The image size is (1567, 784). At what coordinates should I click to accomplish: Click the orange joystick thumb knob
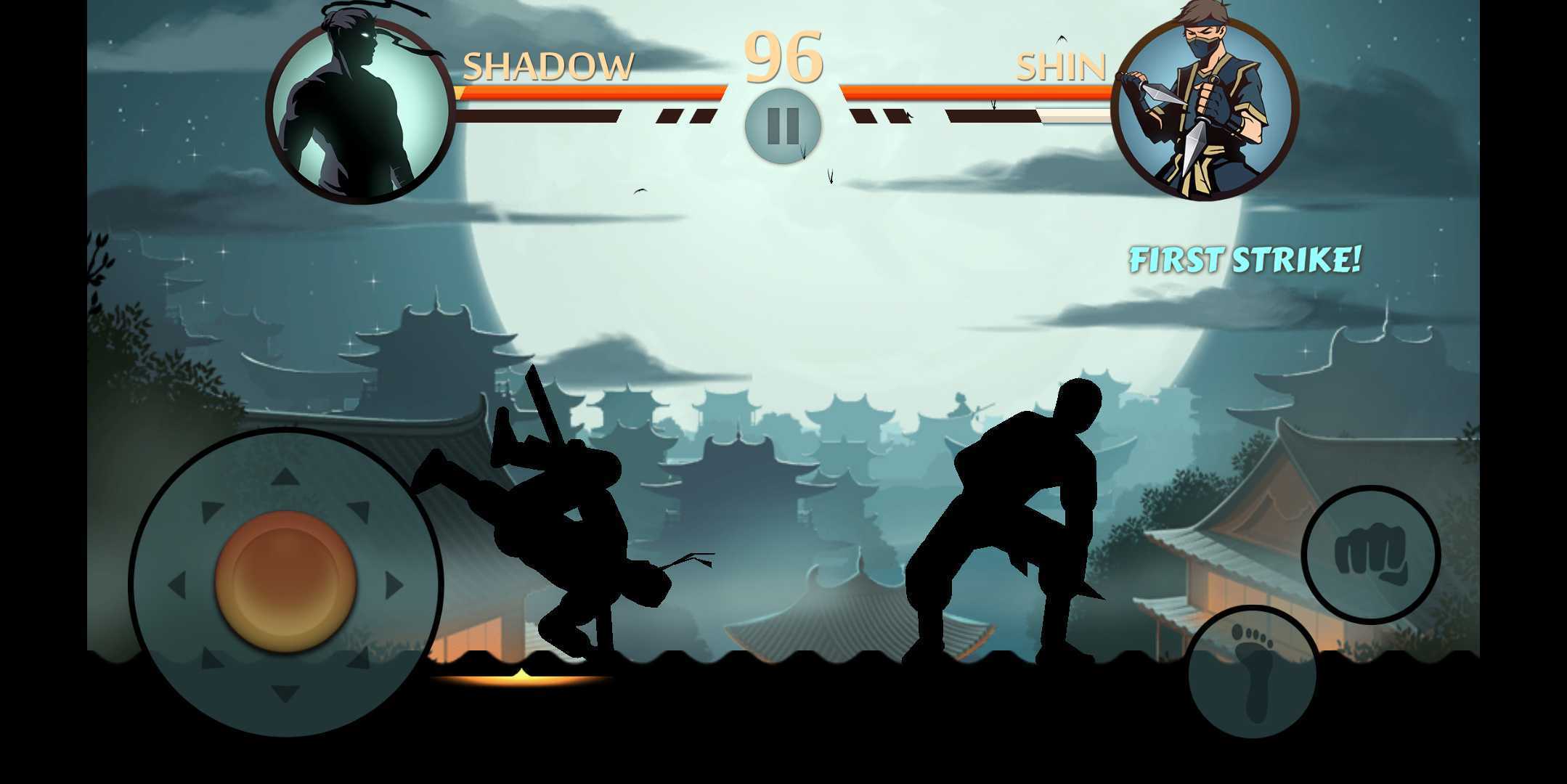click(x=285, y=581)
